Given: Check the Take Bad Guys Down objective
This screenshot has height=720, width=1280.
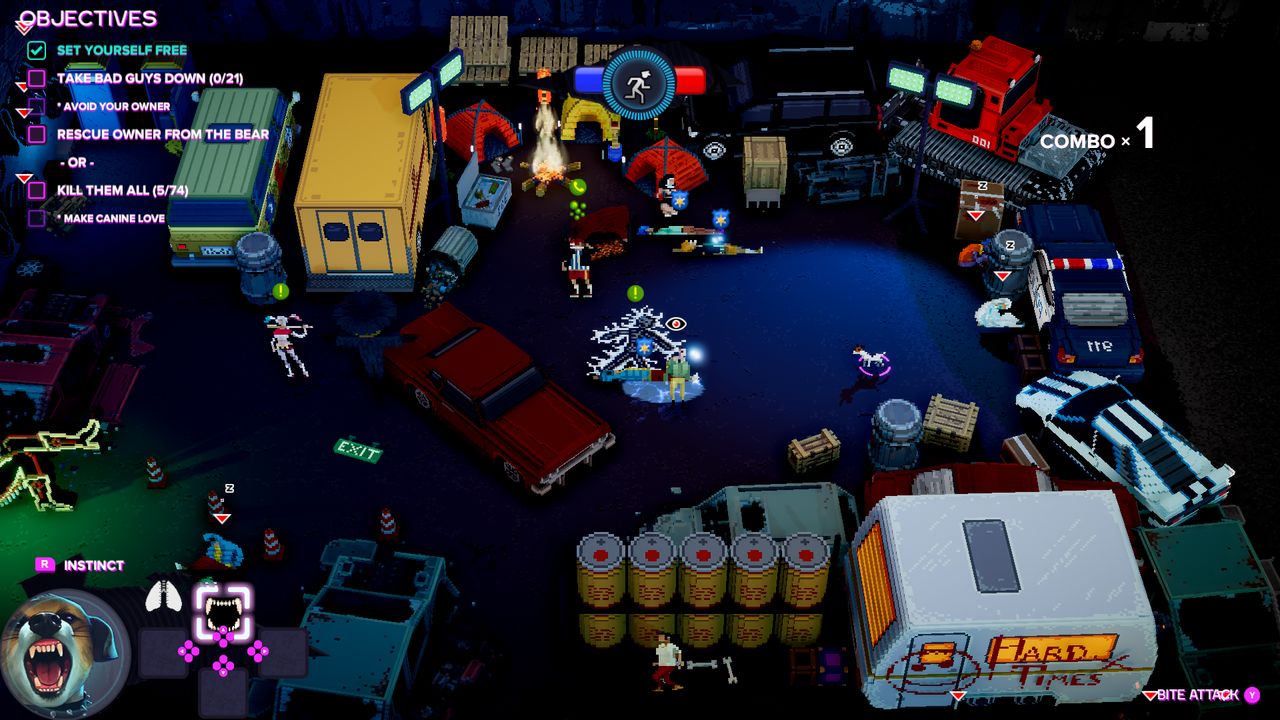Looking at the screenshot, I should pos(35,78).
